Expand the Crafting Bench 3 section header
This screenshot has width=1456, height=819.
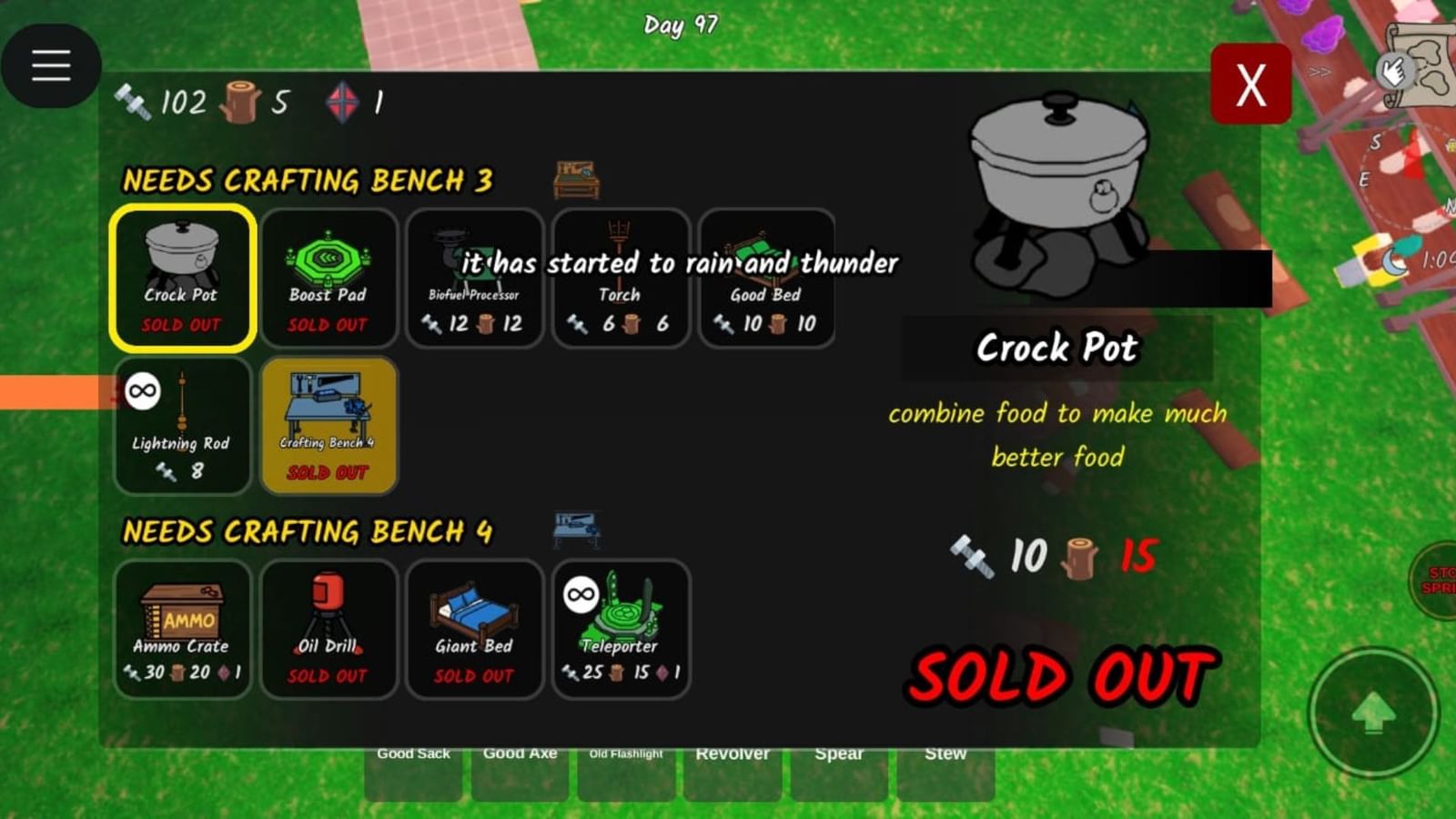(309, 180)
